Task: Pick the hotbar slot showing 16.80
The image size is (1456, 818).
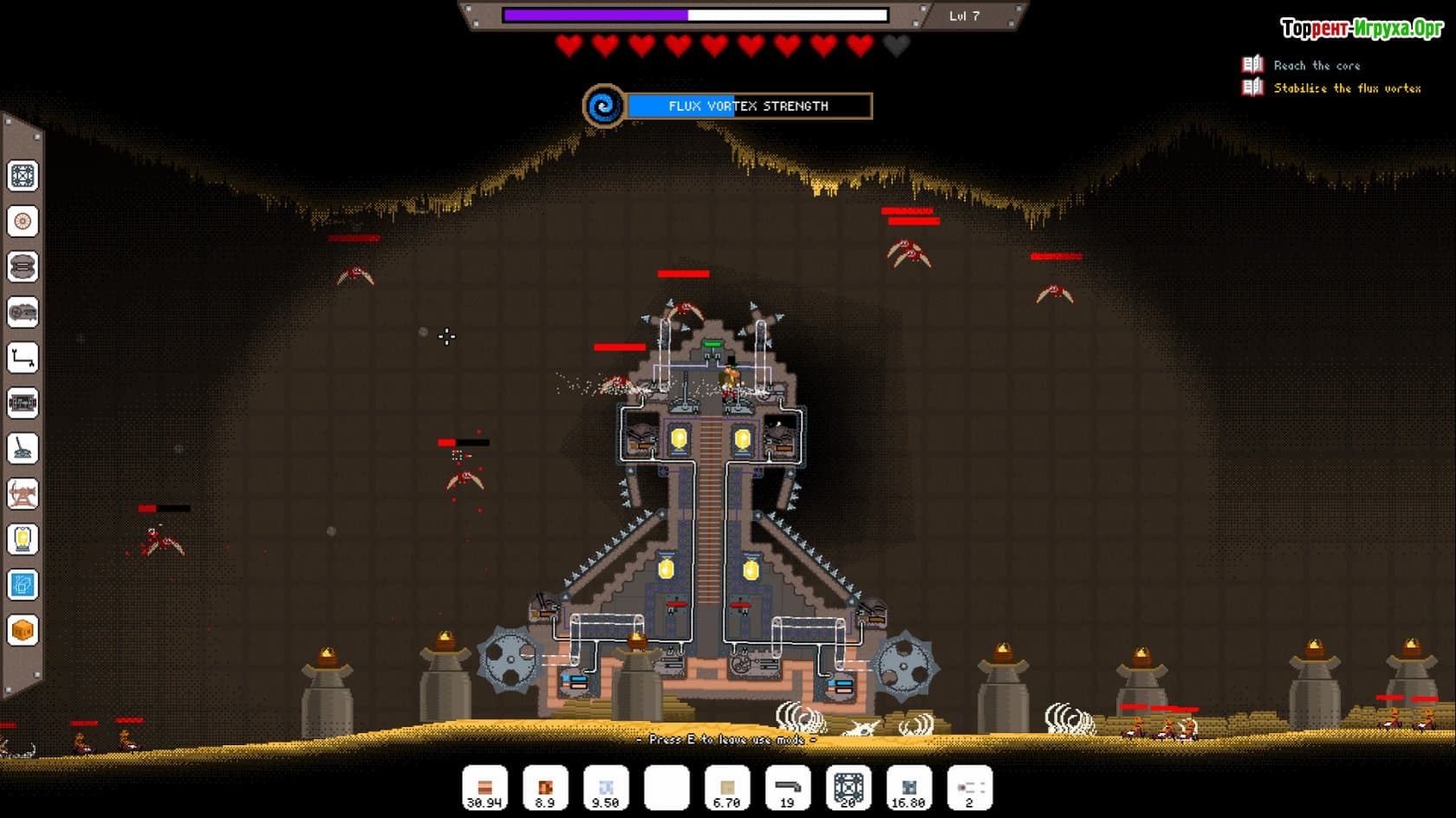Action: (909, 788)
